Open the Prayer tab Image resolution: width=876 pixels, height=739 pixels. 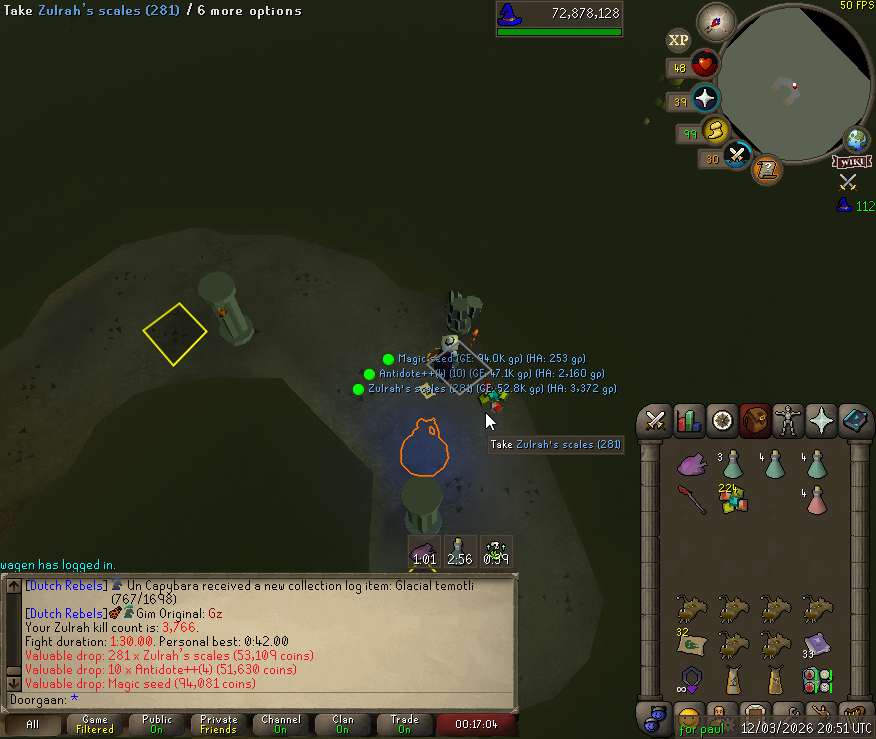[821, 421]
